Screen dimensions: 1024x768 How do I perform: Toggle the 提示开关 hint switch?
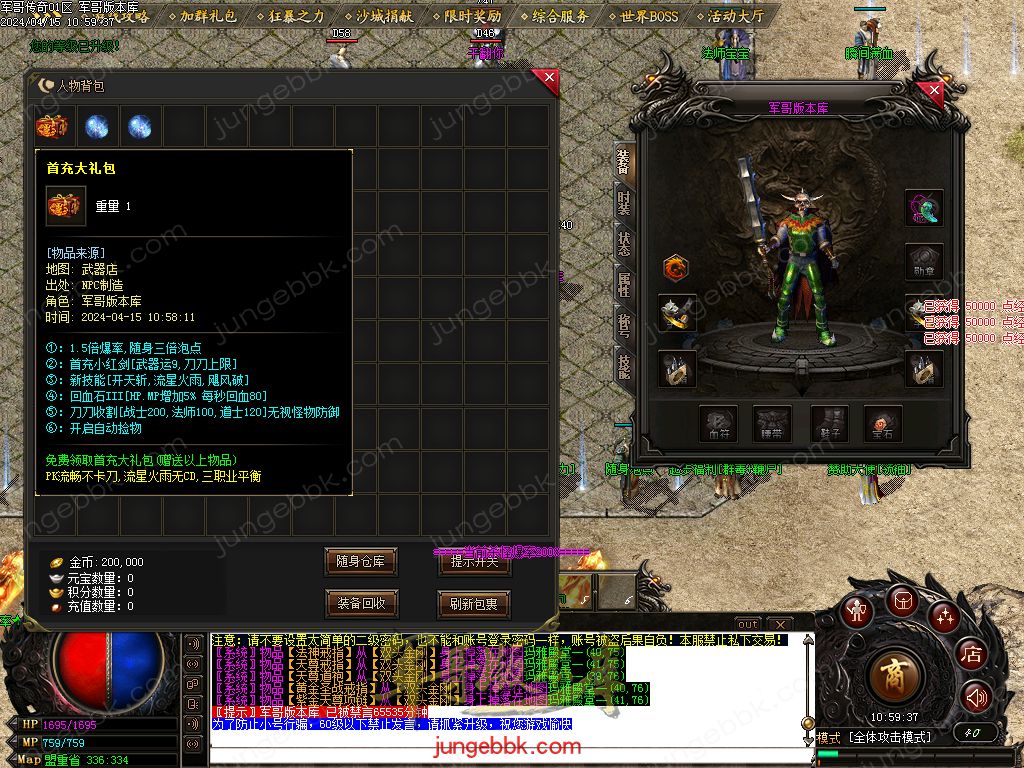474,563
